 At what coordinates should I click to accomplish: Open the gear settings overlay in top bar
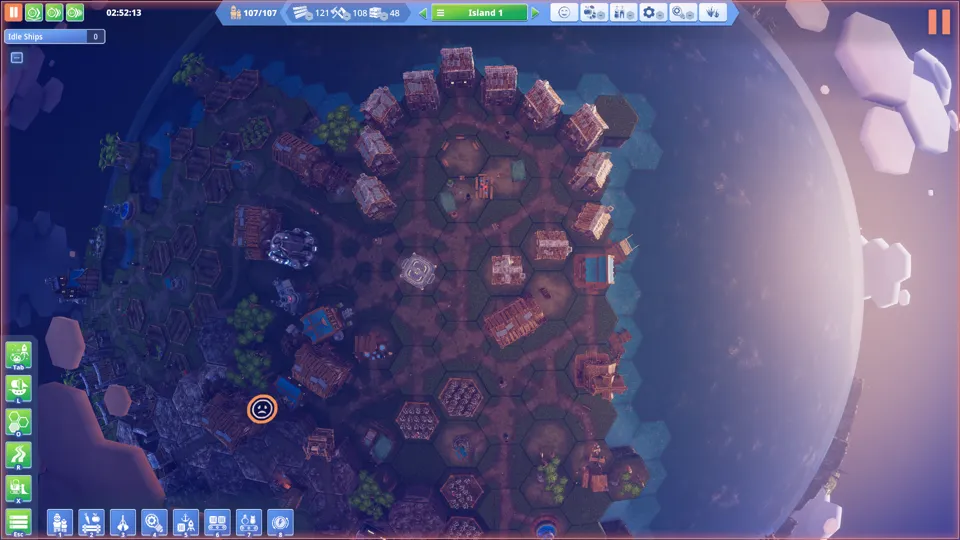point(654,13)
